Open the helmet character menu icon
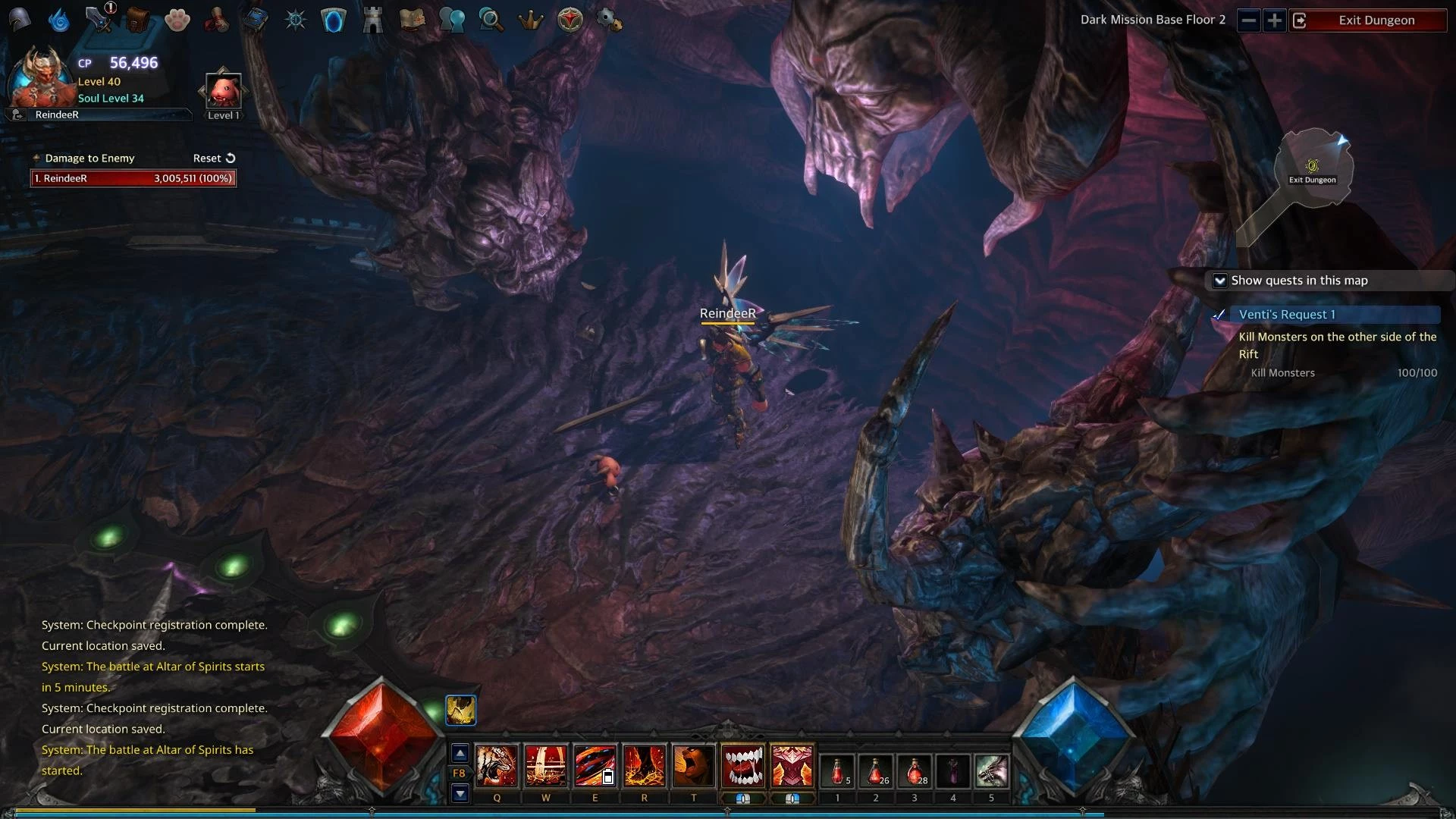 [20, 20]
